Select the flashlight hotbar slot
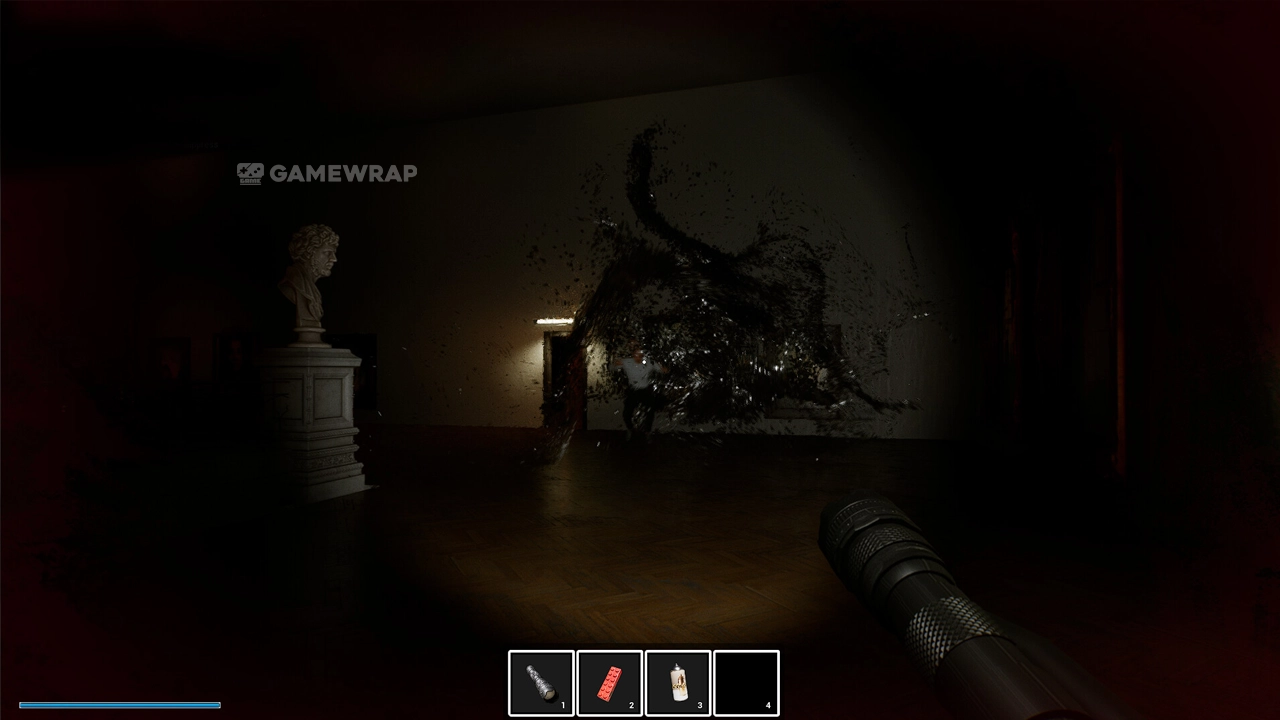The width and height of the screenshot is (1280, 720). pyautogui.click(x=541, y=683)
